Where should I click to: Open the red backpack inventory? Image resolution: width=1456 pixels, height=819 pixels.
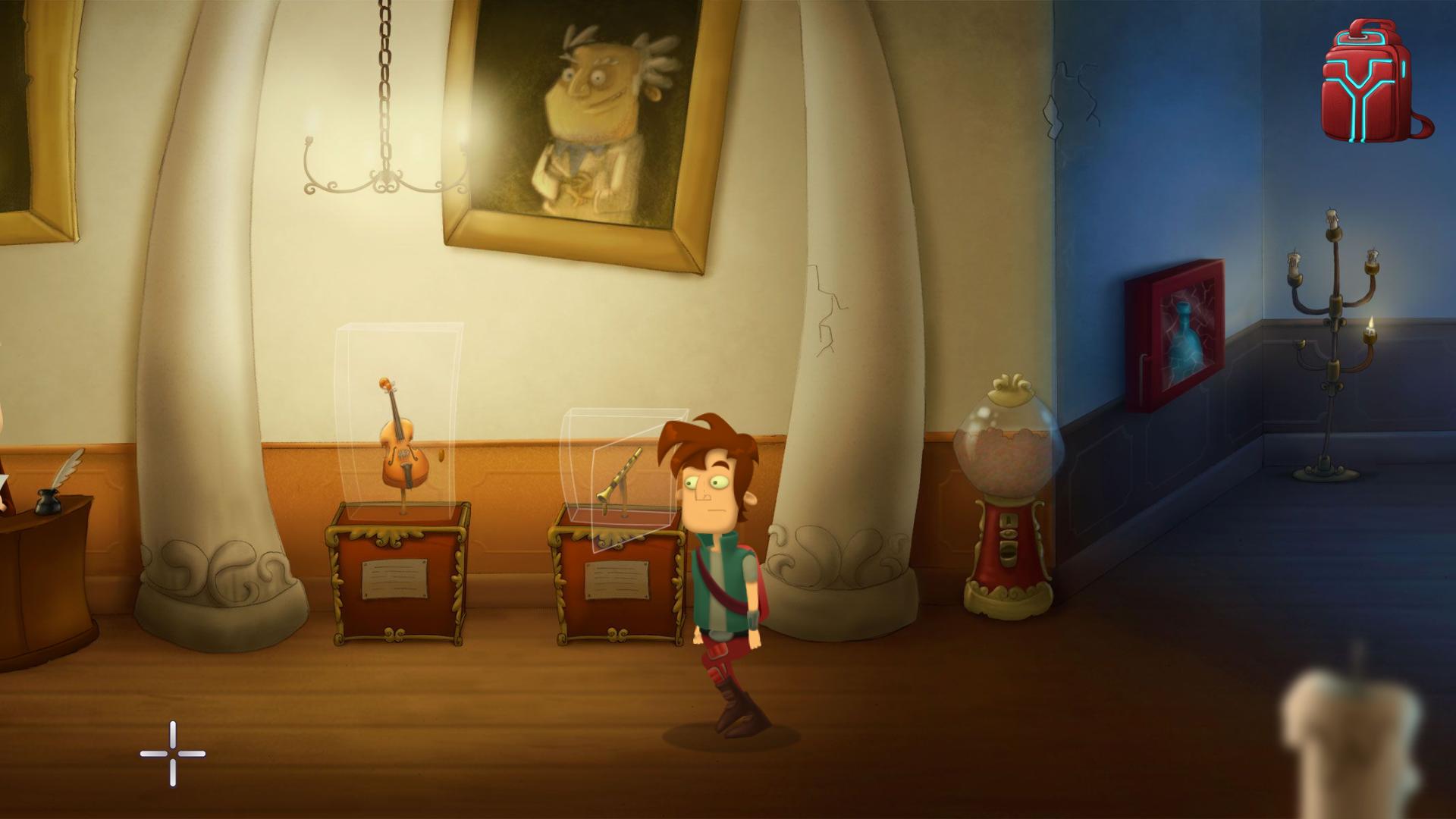tap(1374, 83)
